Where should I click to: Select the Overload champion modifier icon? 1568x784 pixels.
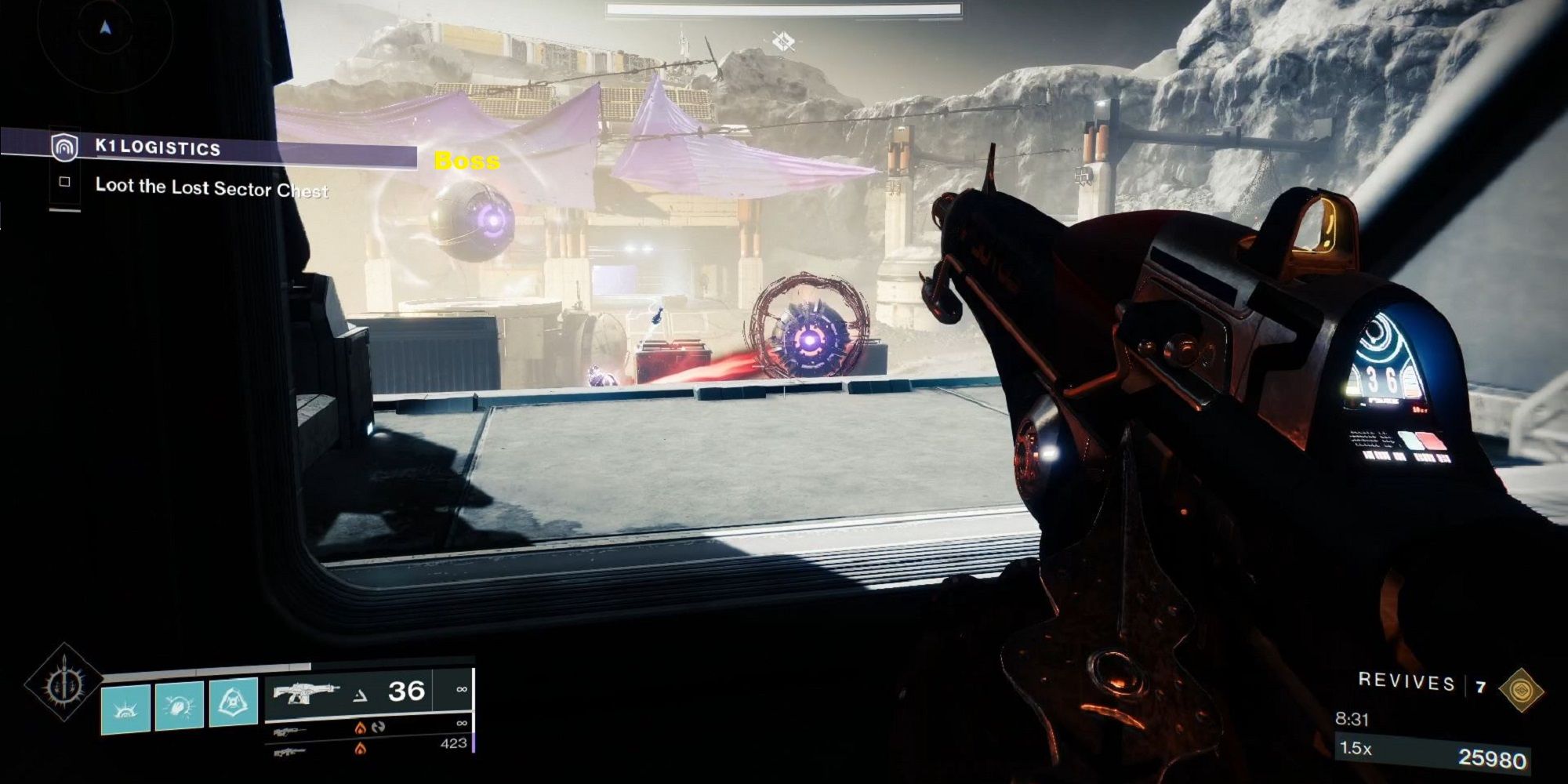point(379,728)
